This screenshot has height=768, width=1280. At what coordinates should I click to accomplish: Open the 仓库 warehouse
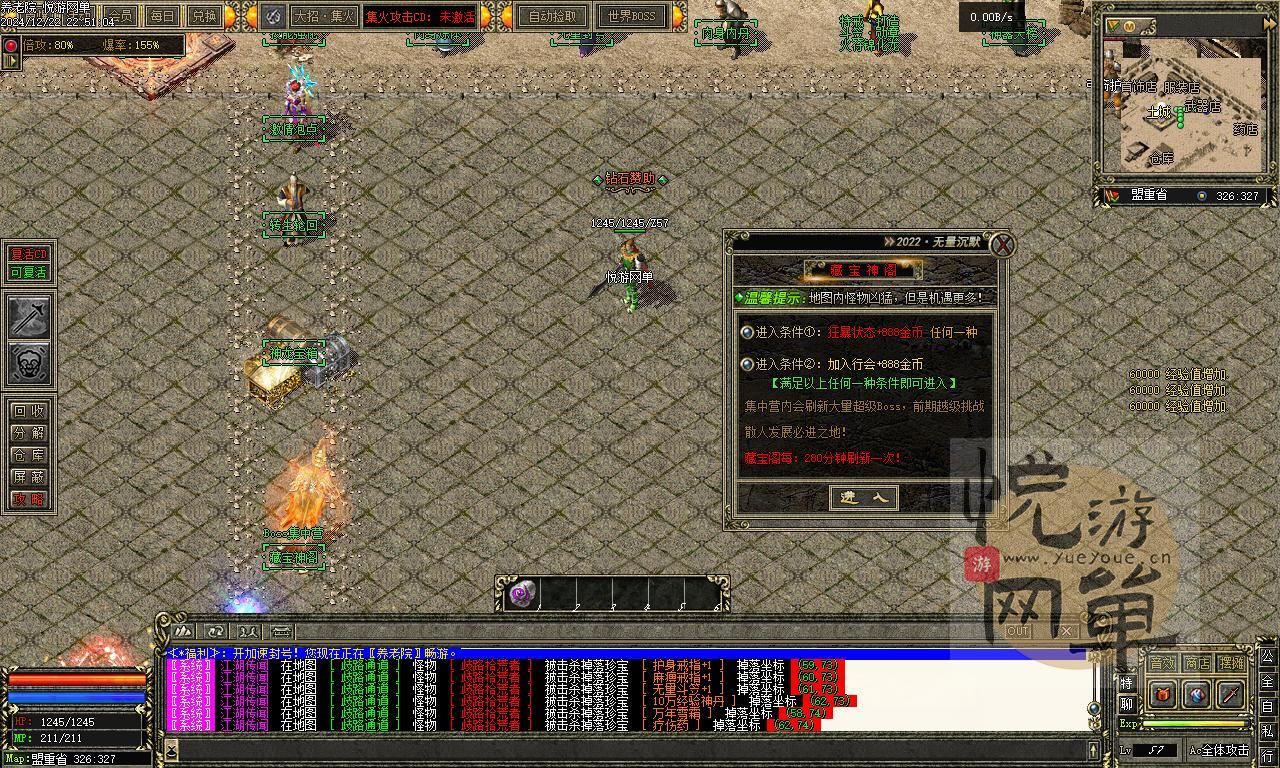pos(28,455)
